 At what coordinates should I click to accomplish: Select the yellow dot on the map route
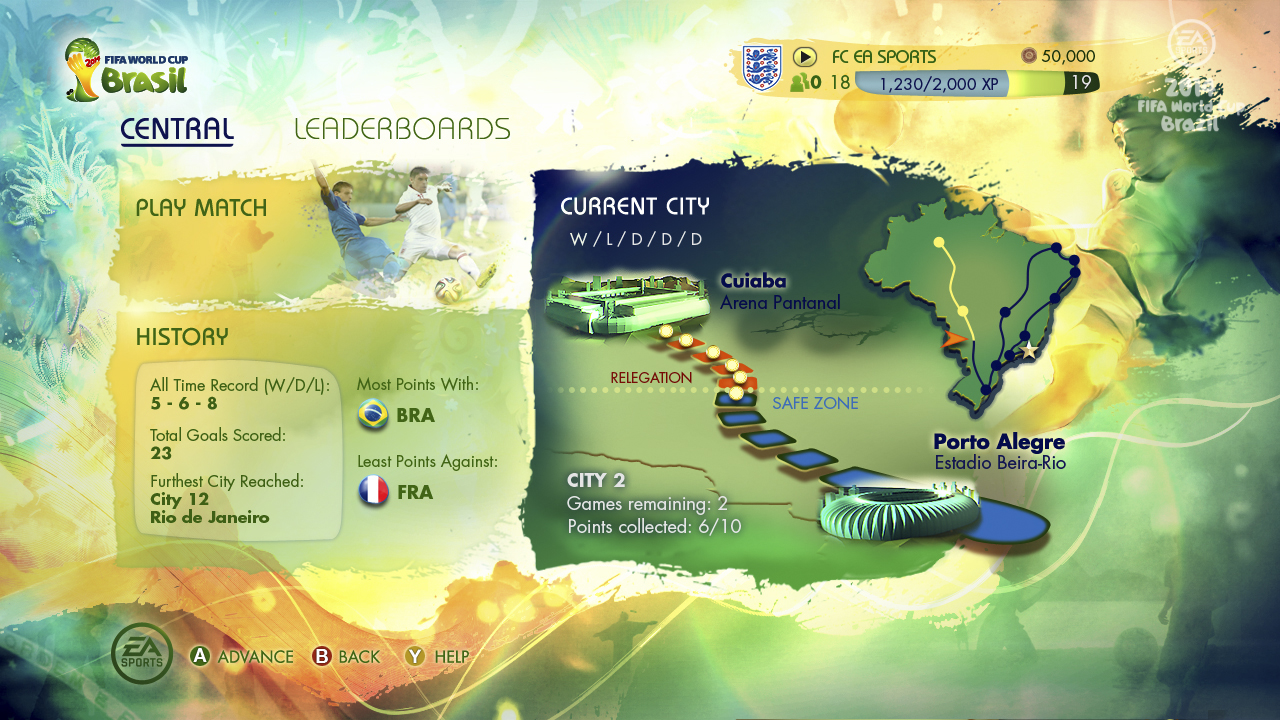pyautogui.click(x=938, y=242)
